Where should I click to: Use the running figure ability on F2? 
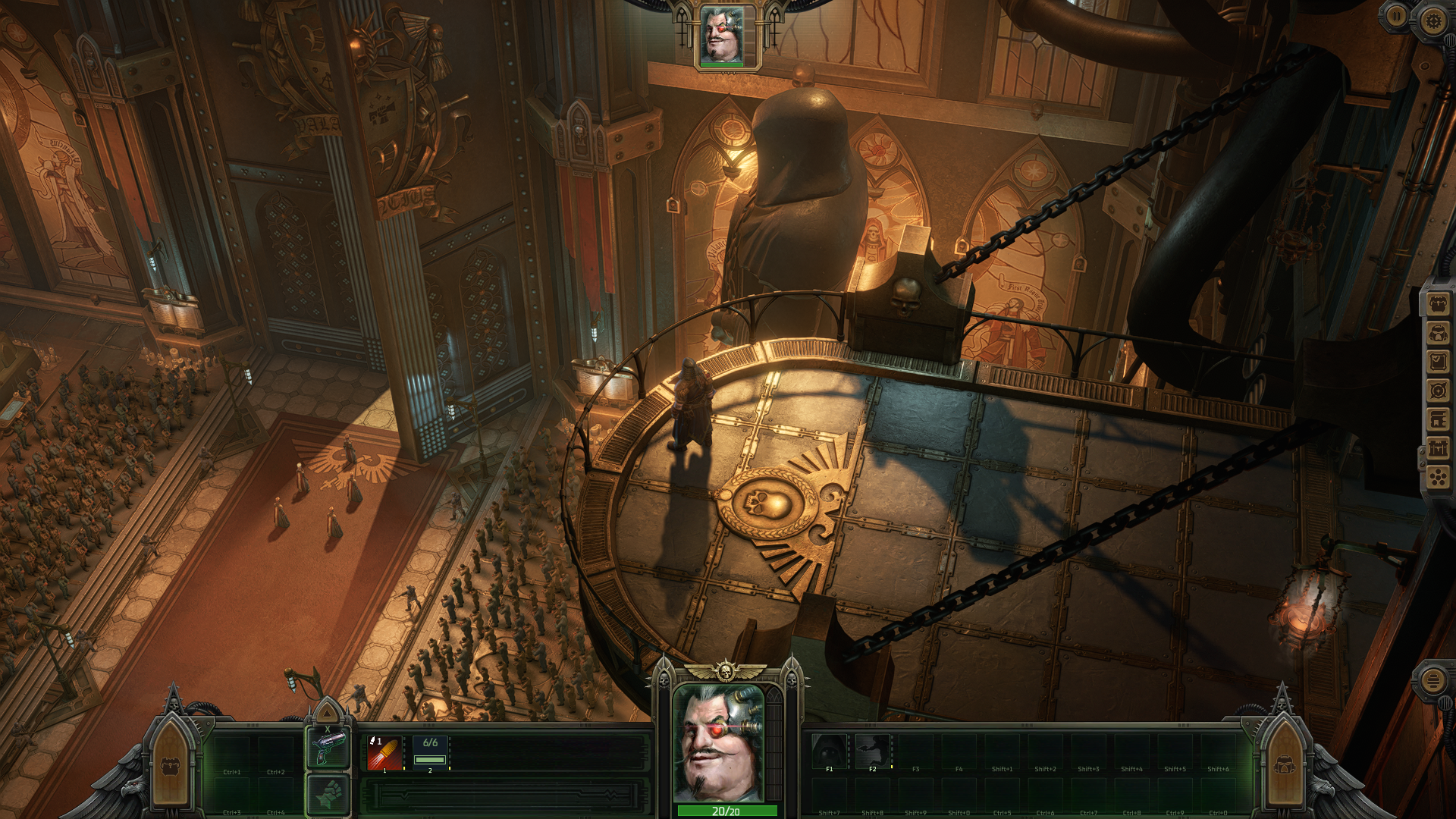[x=872, y=752]
